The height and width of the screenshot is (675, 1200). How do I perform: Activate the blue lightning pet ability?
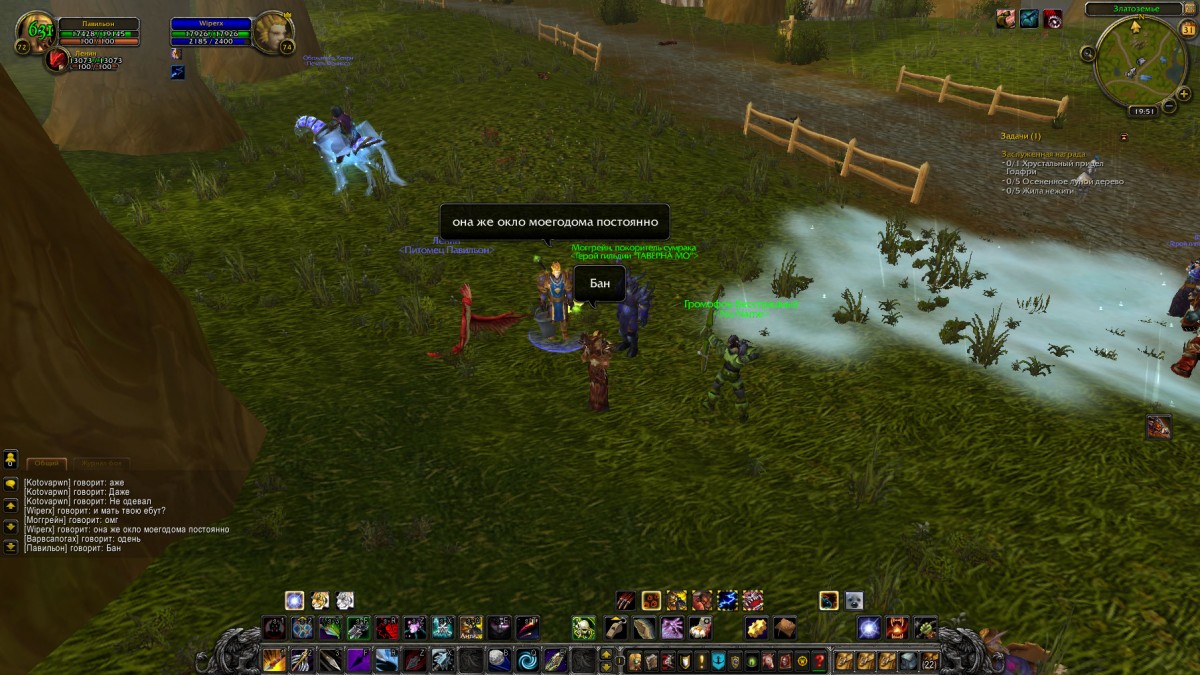pos(727,600)
